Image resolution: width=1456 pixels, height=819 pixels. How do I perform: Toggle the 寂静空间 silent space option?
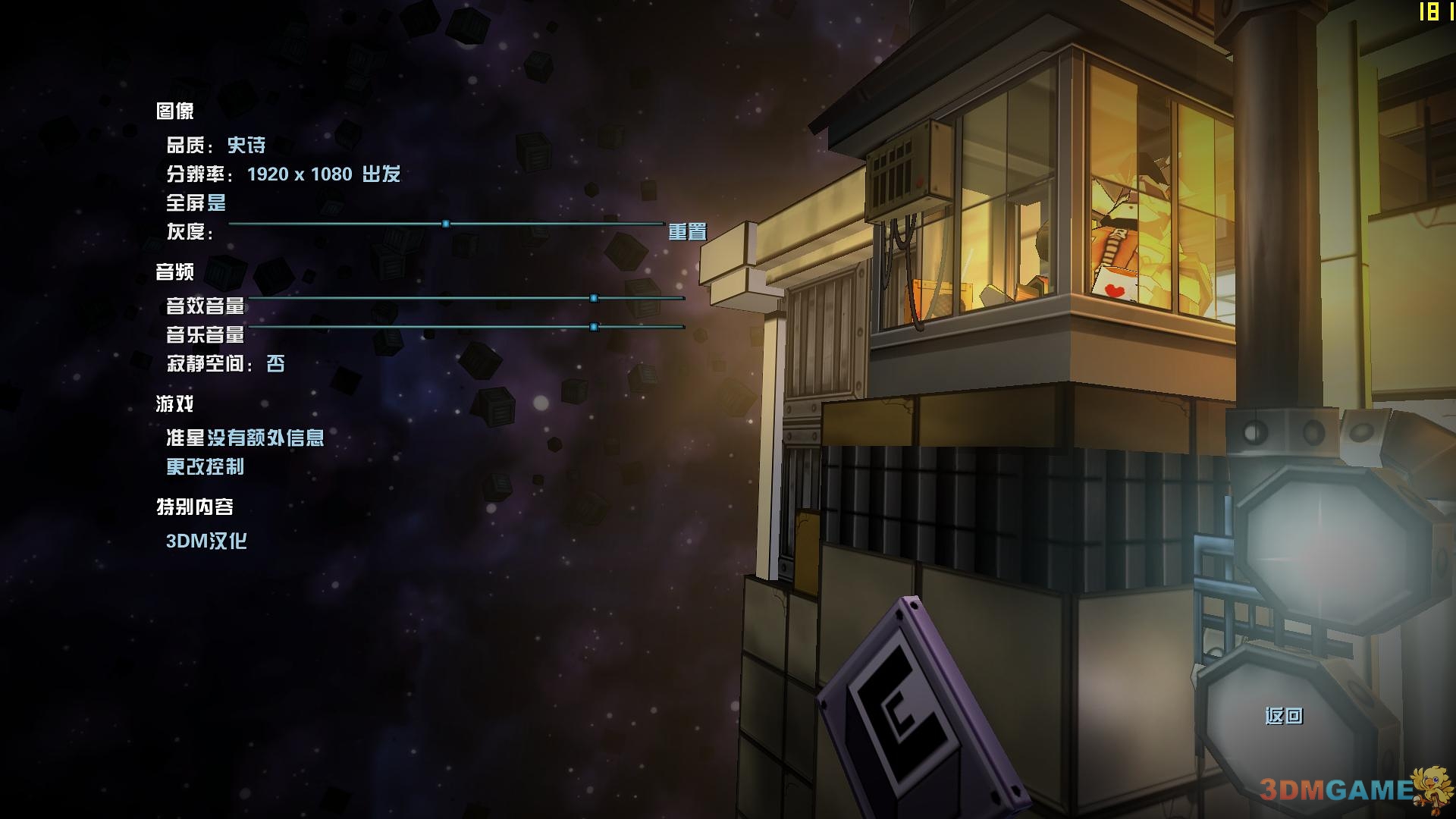pos(275,364)
